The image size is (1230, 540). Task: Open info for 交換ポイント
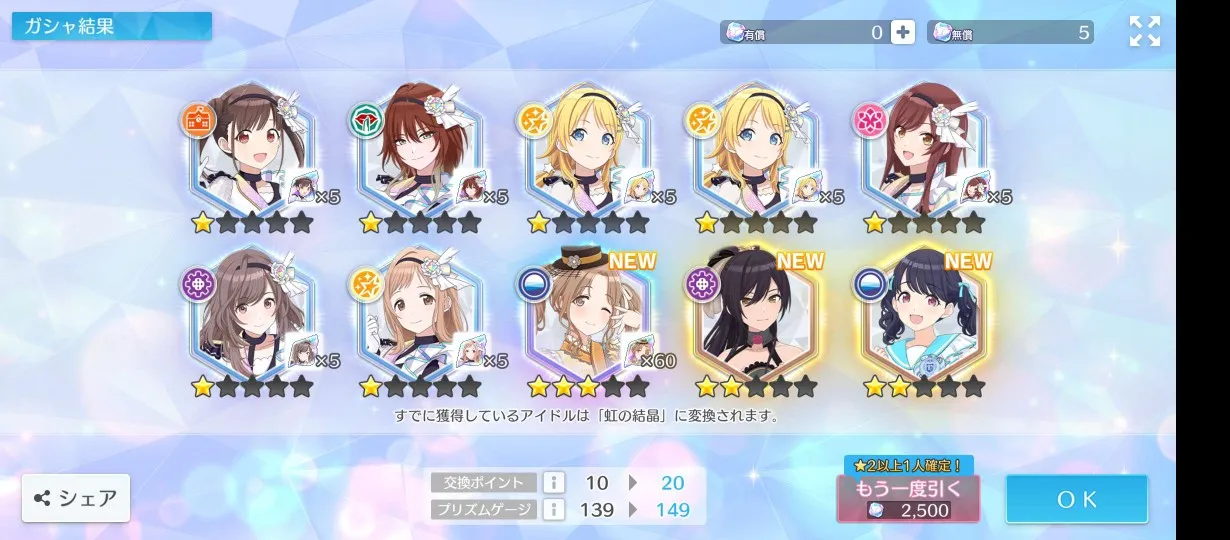coord(554,483)
